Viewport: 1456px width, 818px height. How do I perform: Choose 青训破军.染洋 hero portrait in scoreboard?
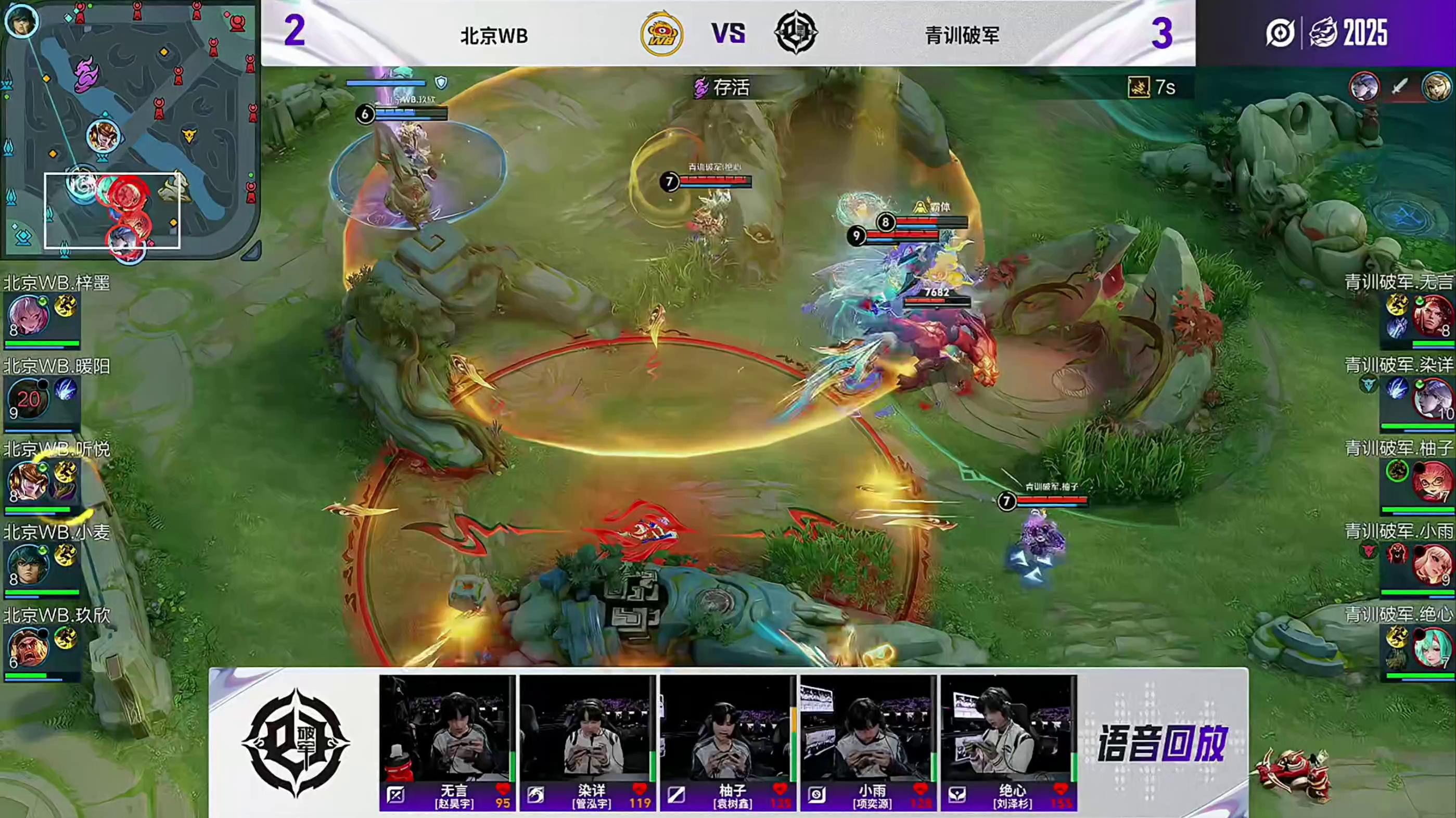click(x=1432, y=399)
